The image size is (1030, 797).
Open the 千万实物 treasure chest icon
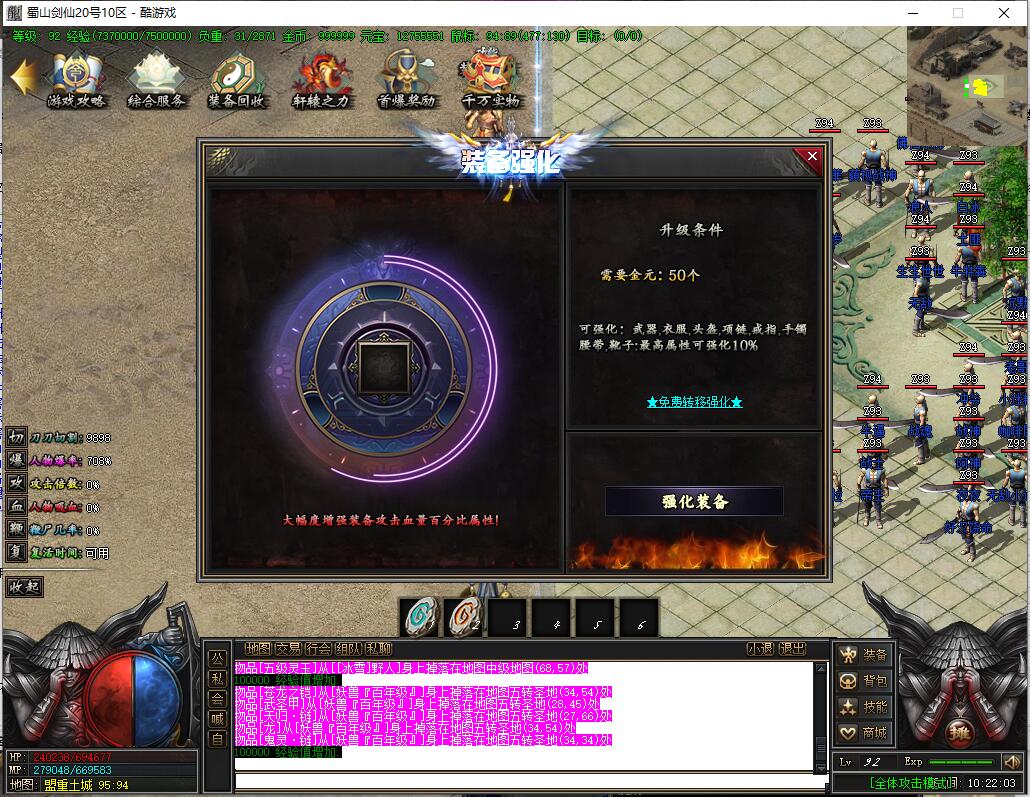click(490, 79)
